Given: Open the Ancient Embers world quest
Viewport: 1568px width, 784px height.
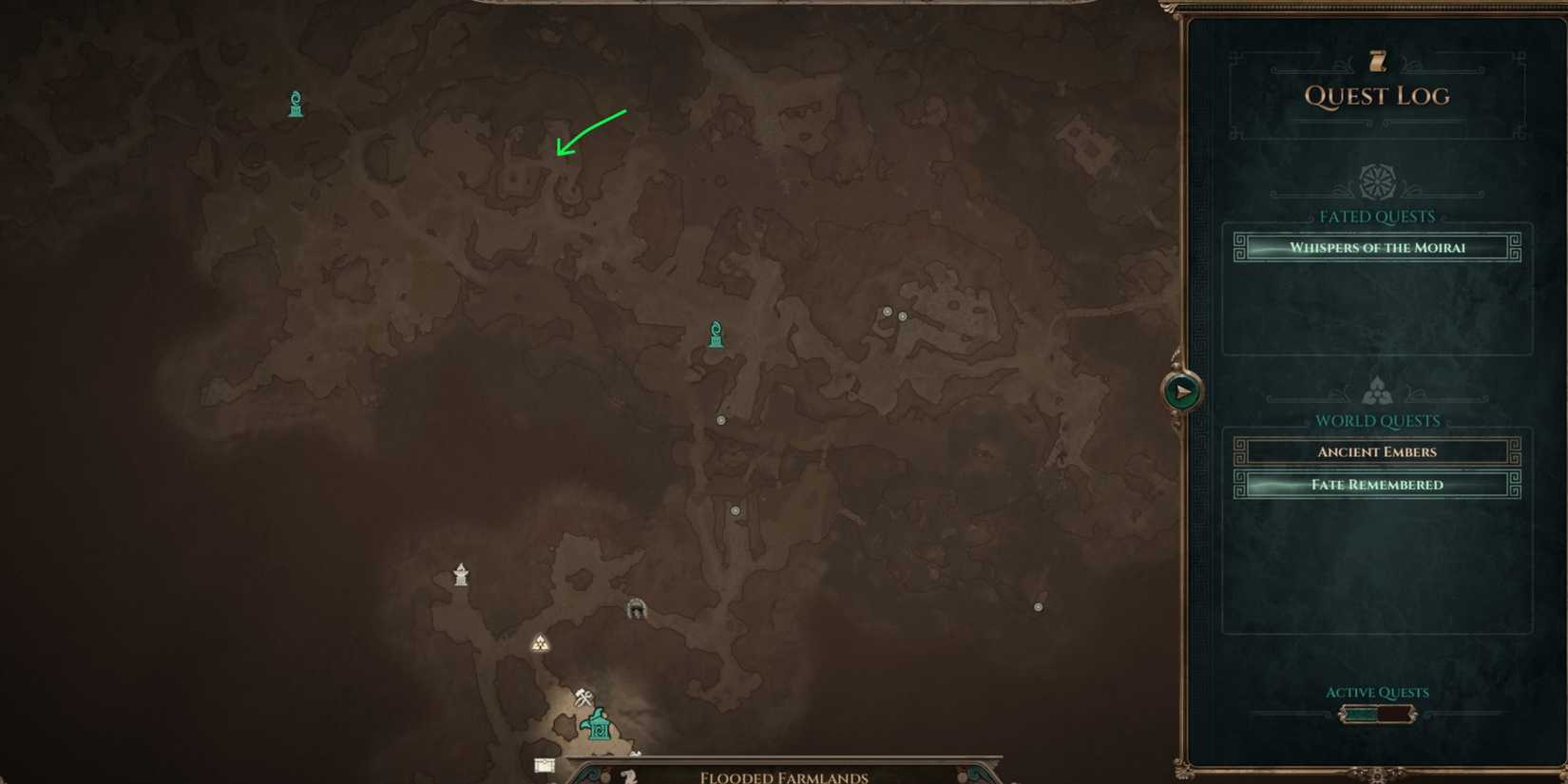Looking at the screenshot, I should pyautogui.click(x=1376, y=451).
